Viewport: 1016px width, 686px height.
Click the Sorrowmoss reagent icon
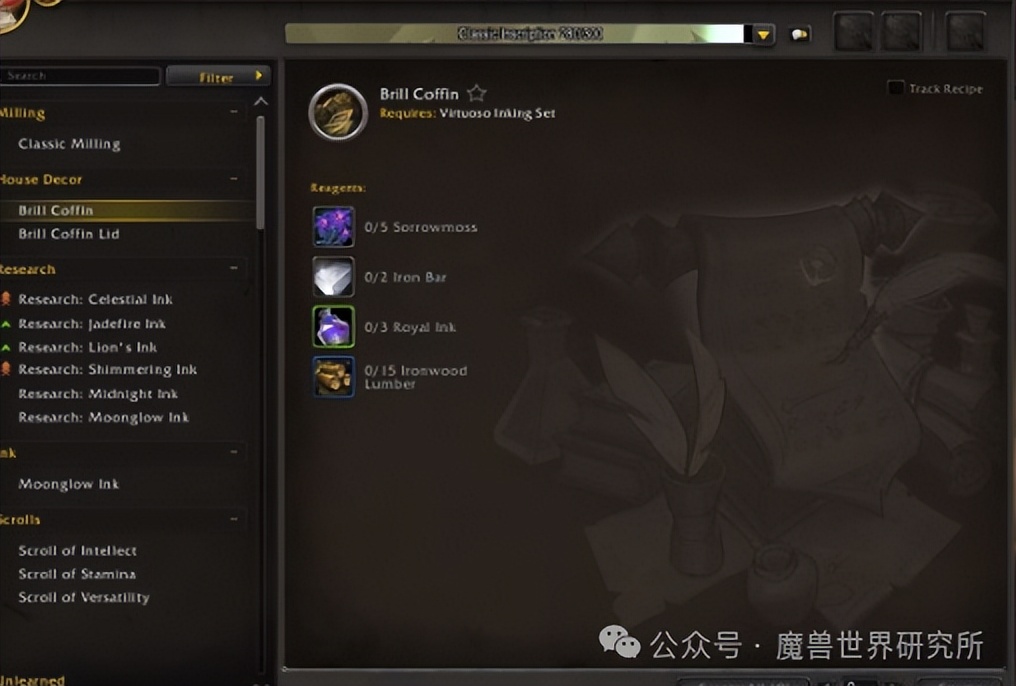[x=333, y=227]
